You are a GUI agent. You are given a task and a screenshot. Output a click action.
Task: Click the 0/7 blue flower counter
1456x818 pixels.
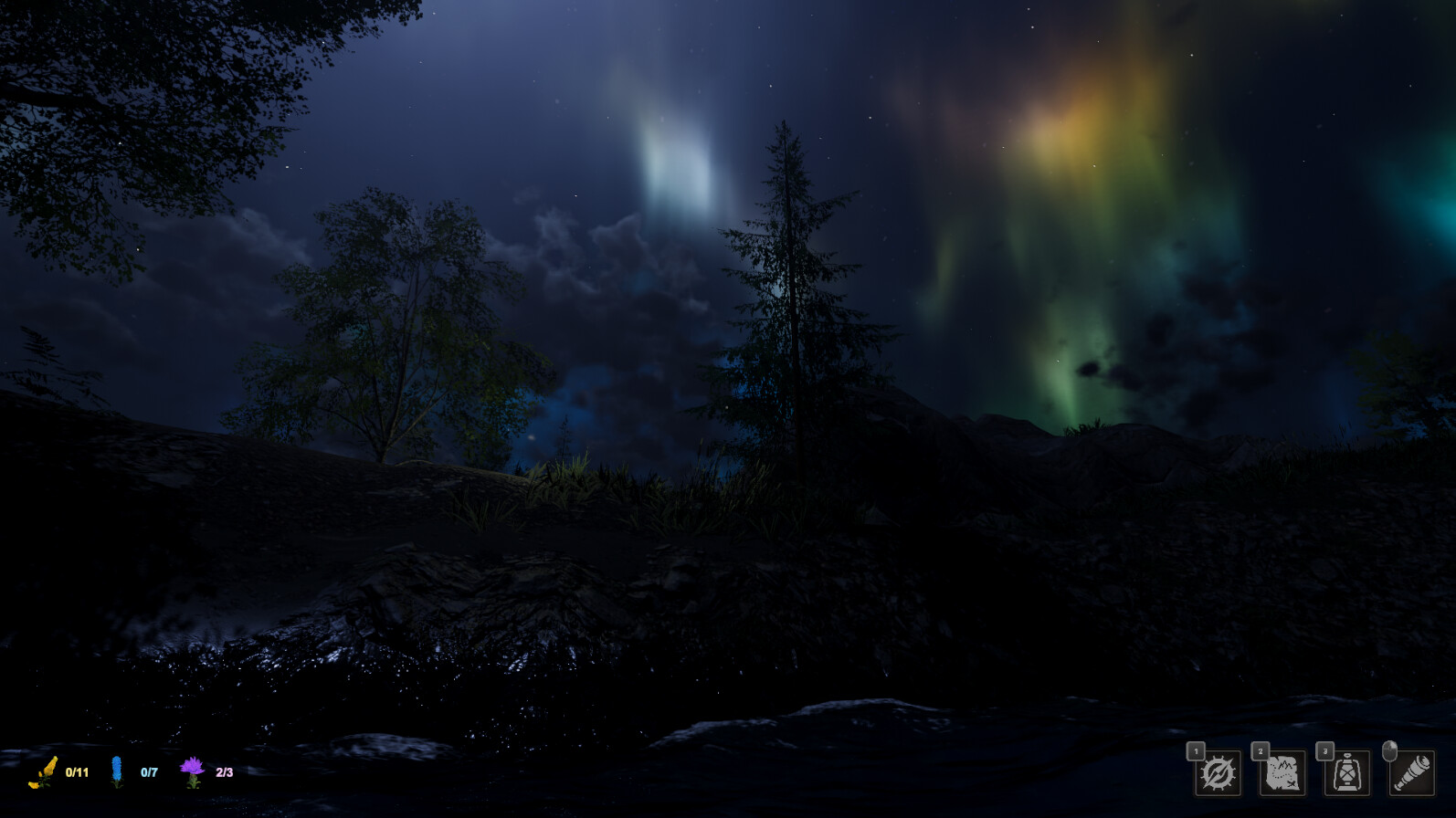point(150,771)
